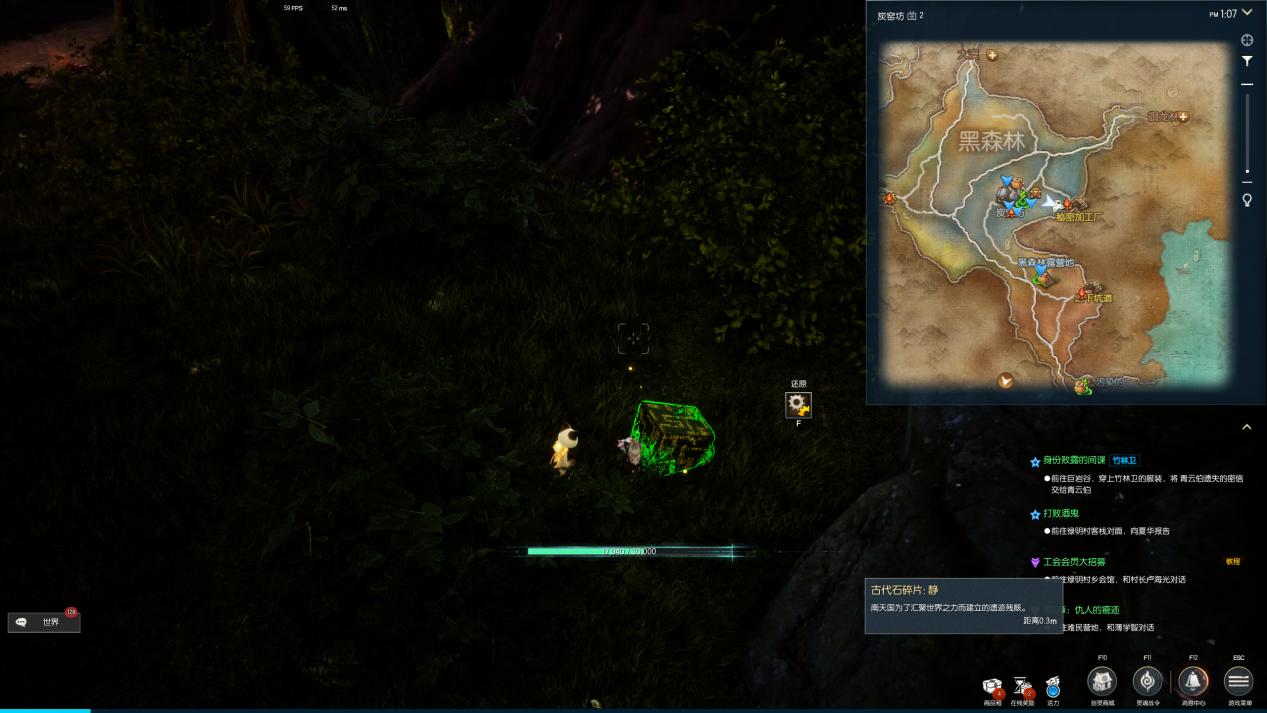1267x713 pixels.
Task: Collapse the quest tracker with the up arrow
Action: 1246,427
